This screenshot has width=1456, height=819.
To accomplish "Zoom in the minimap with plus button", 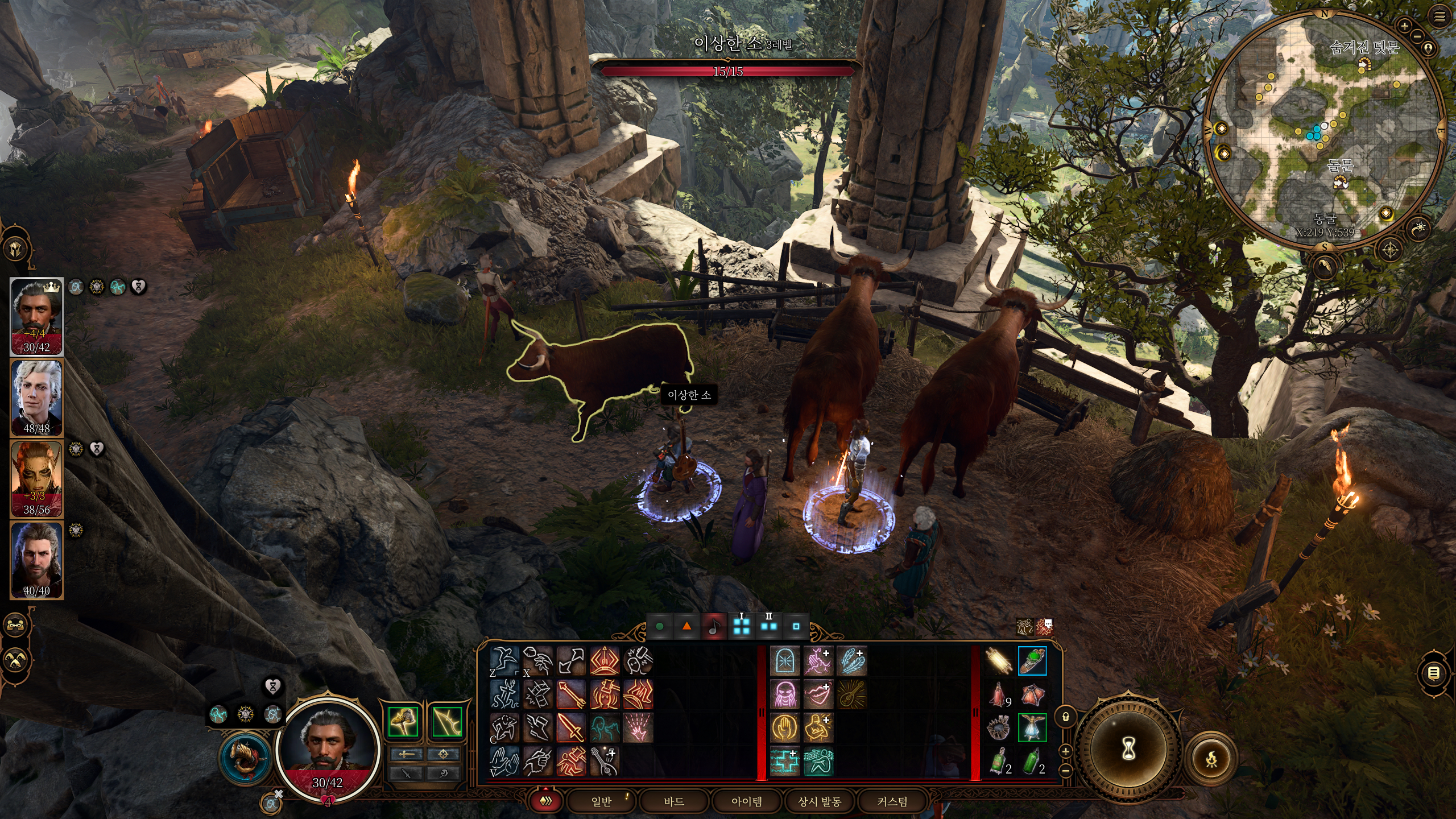I will click(x=1404, y=26).
